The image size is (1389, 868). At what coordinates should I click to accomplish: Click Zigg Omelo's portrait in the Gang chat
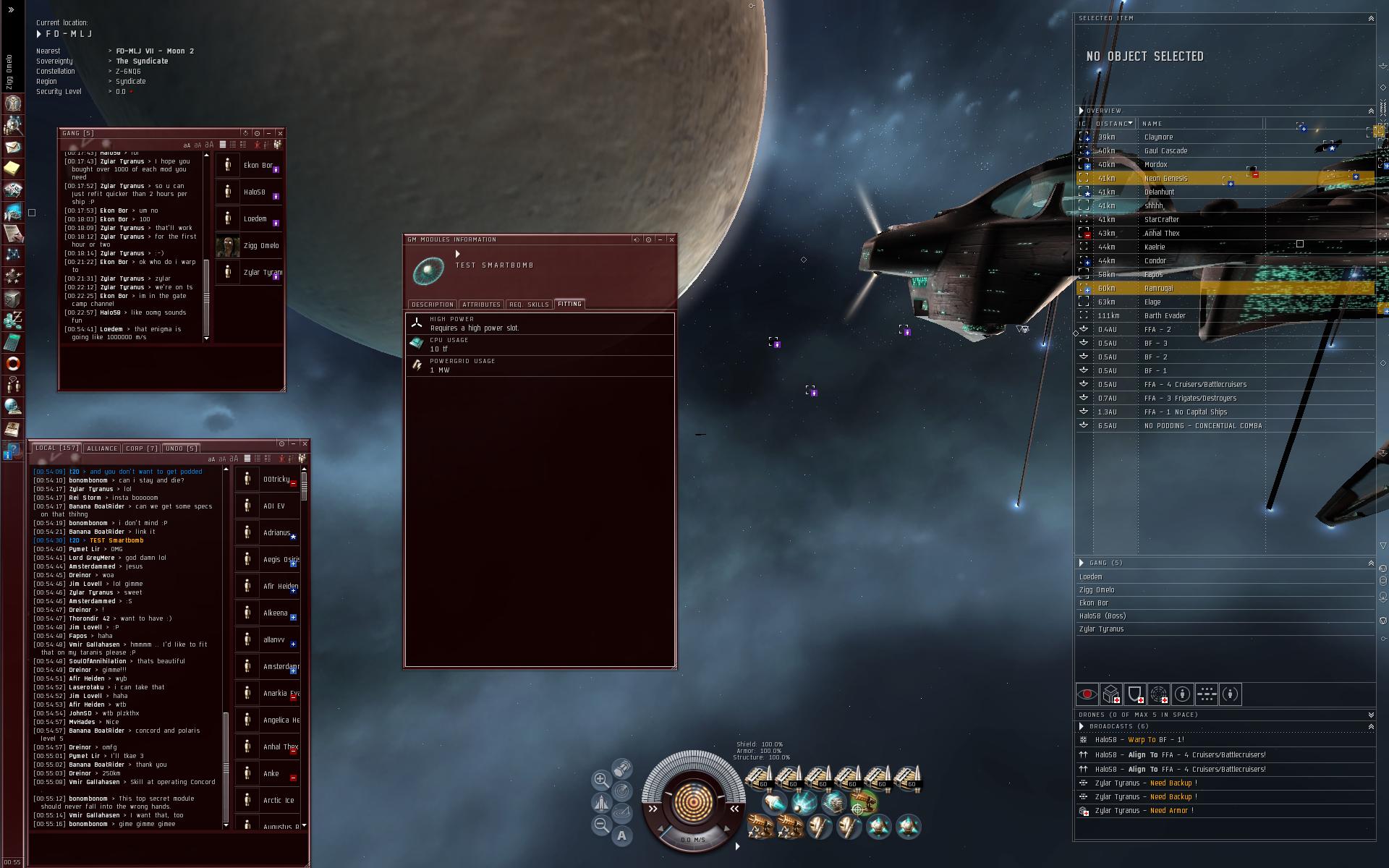228,246
